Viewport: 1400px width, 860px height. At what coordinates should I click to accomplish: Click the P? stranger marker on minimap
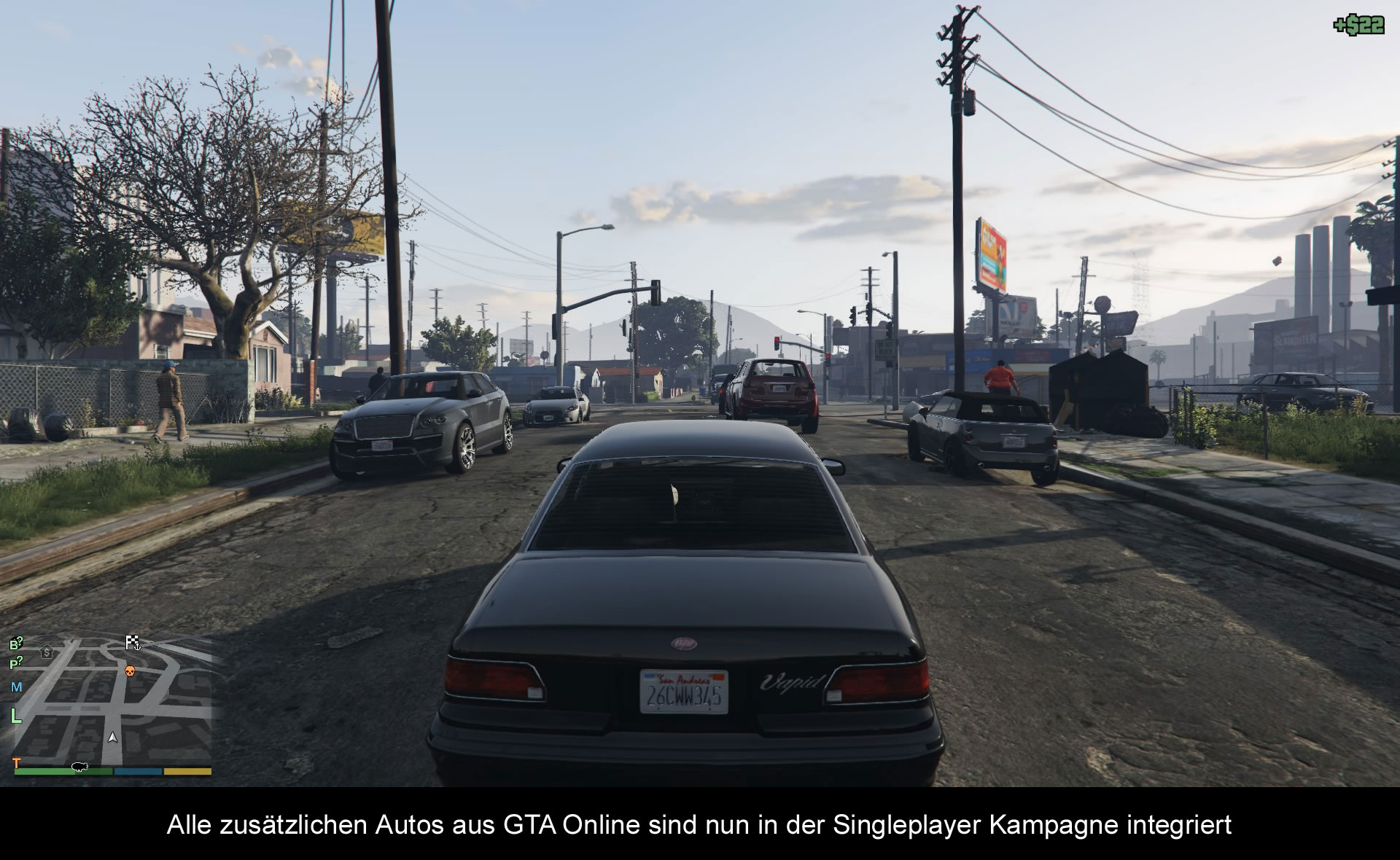[x=16, y=663]
